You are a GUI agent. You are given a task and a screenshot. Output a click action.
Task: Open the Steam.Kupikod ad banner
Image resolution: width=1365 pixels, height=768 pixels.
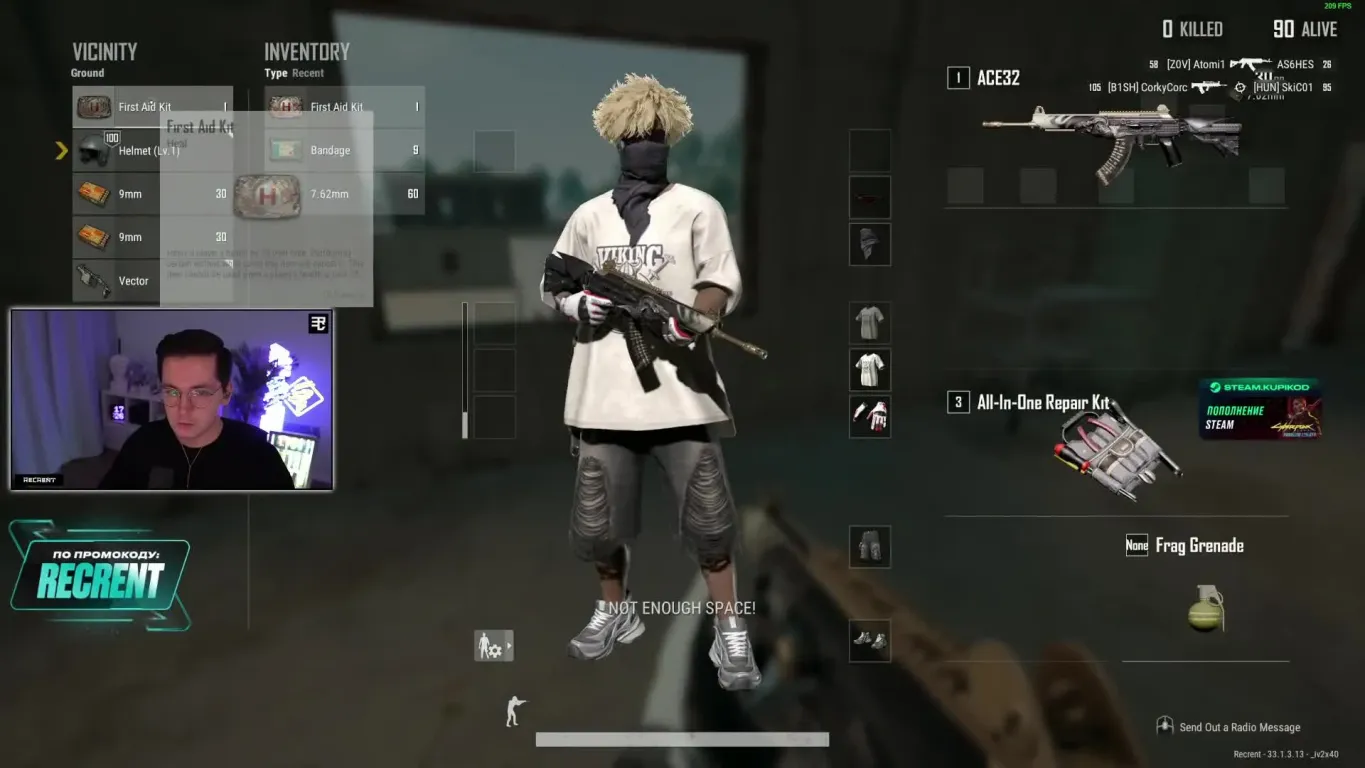[x=1260, y=409]
